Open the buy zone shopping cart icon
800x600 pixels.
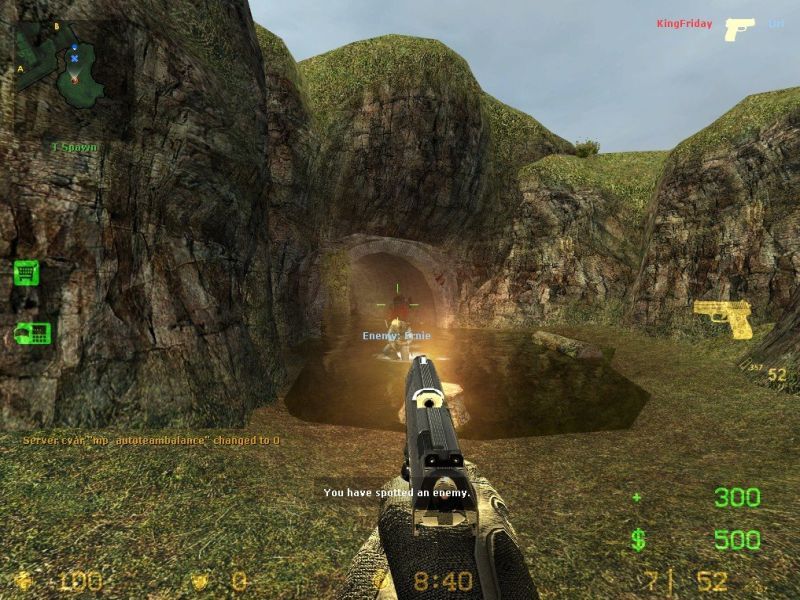27,272
